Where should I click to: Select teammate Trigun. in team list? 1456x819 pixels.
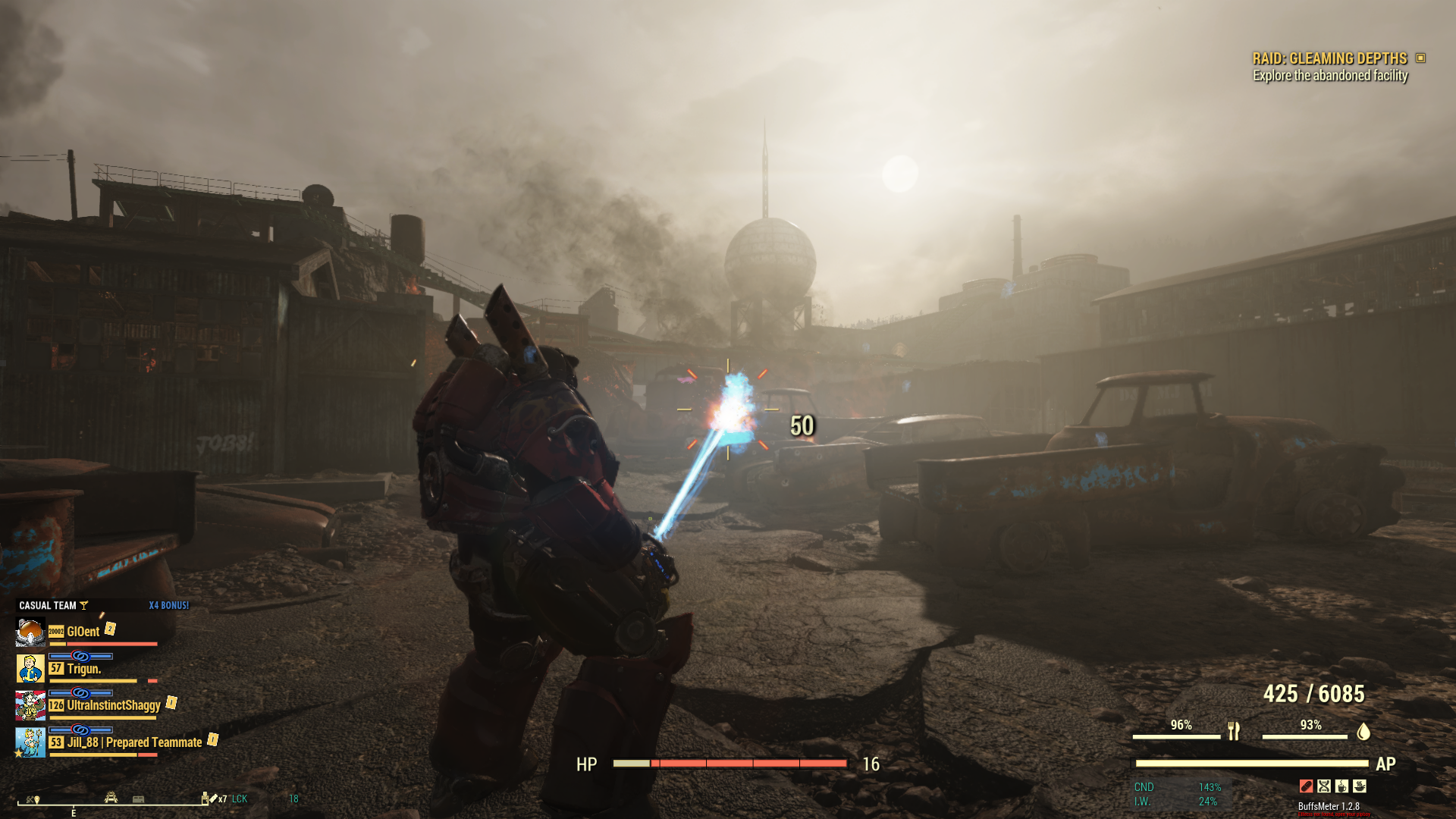click(x=83, y=669)
